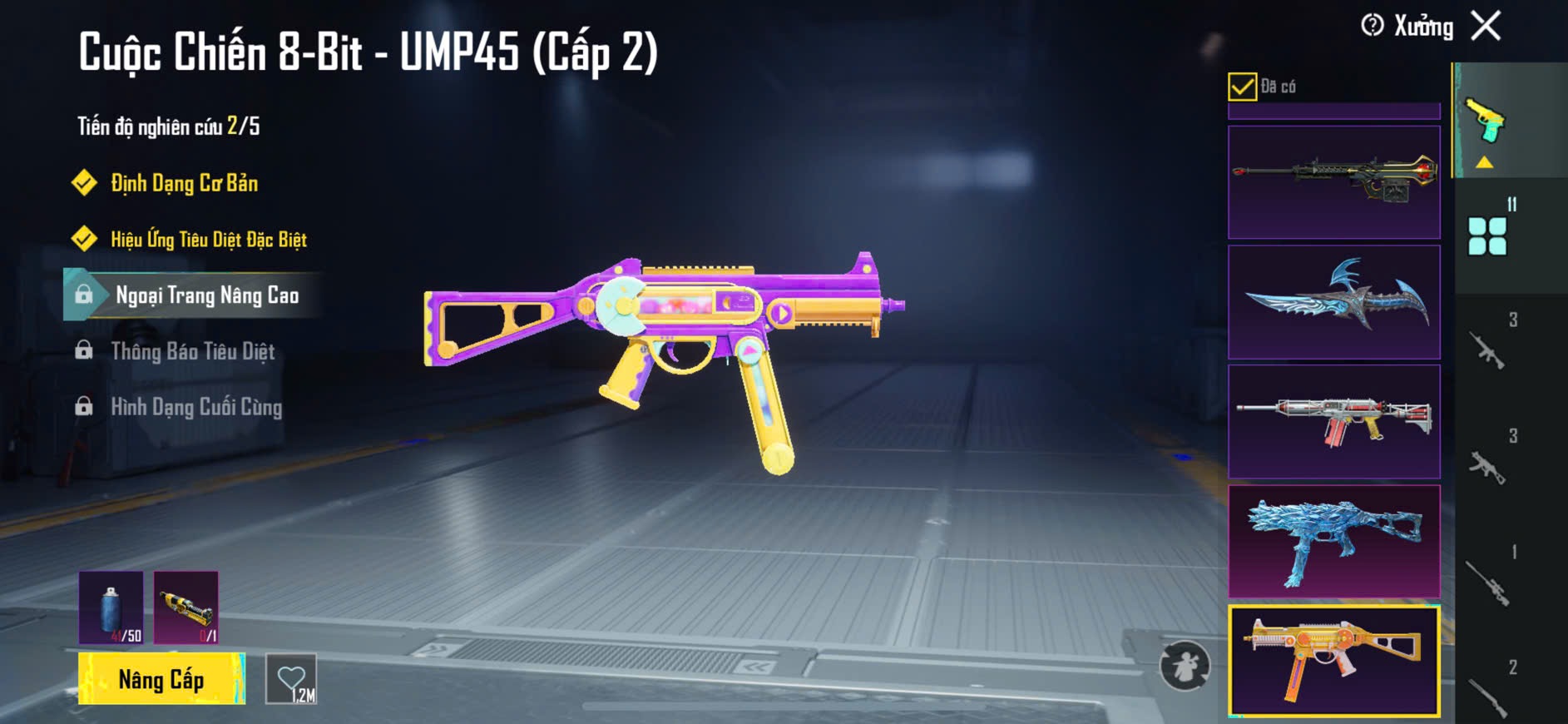Choose the locked Ngoại Trang Nâng Cao stage
This screenshot has width=1568, height=724.
(206, 295)
